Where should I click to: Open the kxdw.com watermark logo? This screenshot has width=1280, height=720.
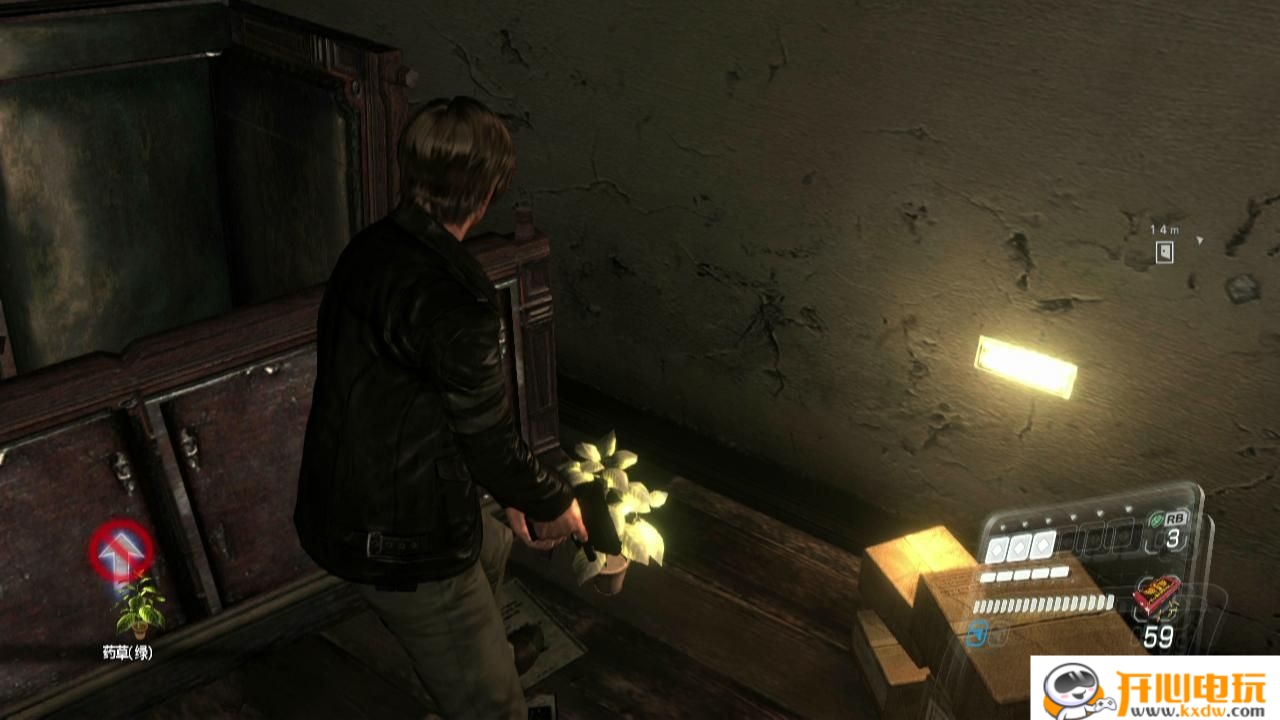(x=1155, y=690)
